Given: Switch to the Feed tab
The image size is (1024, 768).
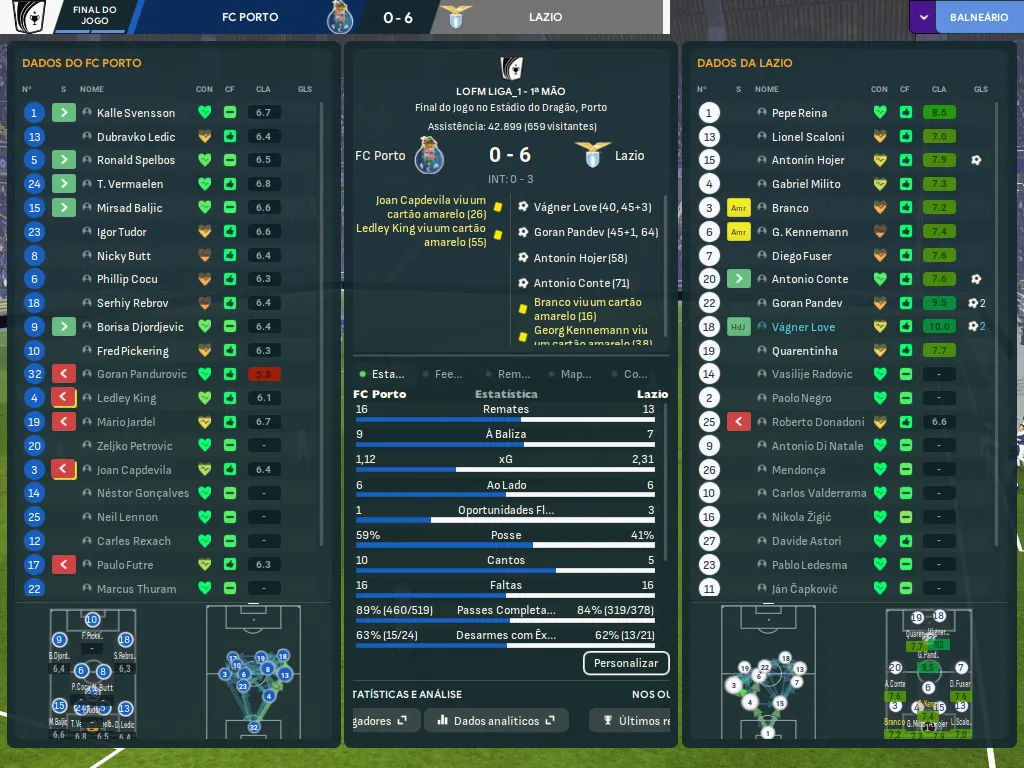Looking at the screenshot, I should pos(448,374).
